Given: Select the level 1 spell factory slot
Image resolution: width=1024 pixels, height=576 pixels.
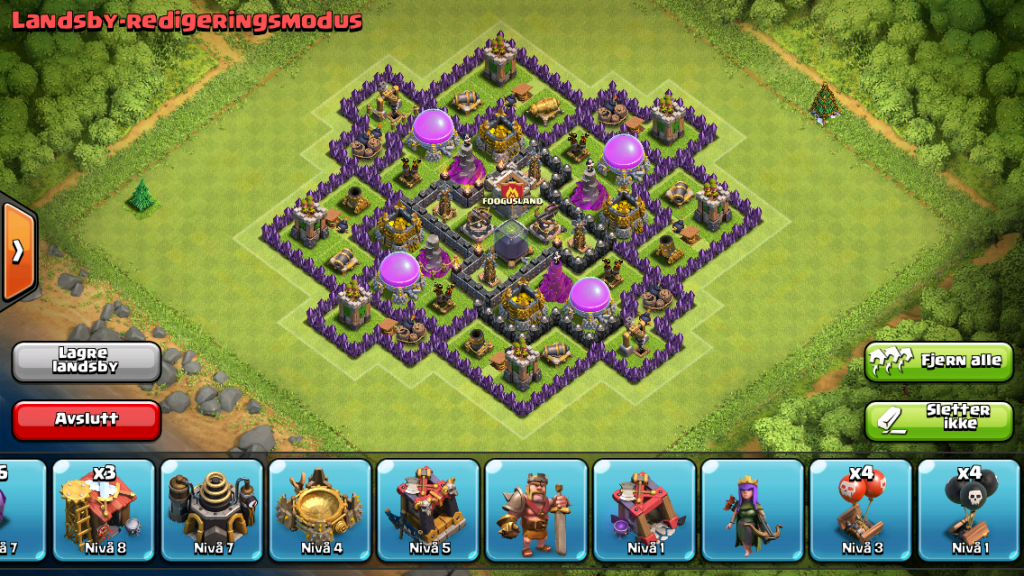Looking at the screenshot, I should [x=643, y=510].
